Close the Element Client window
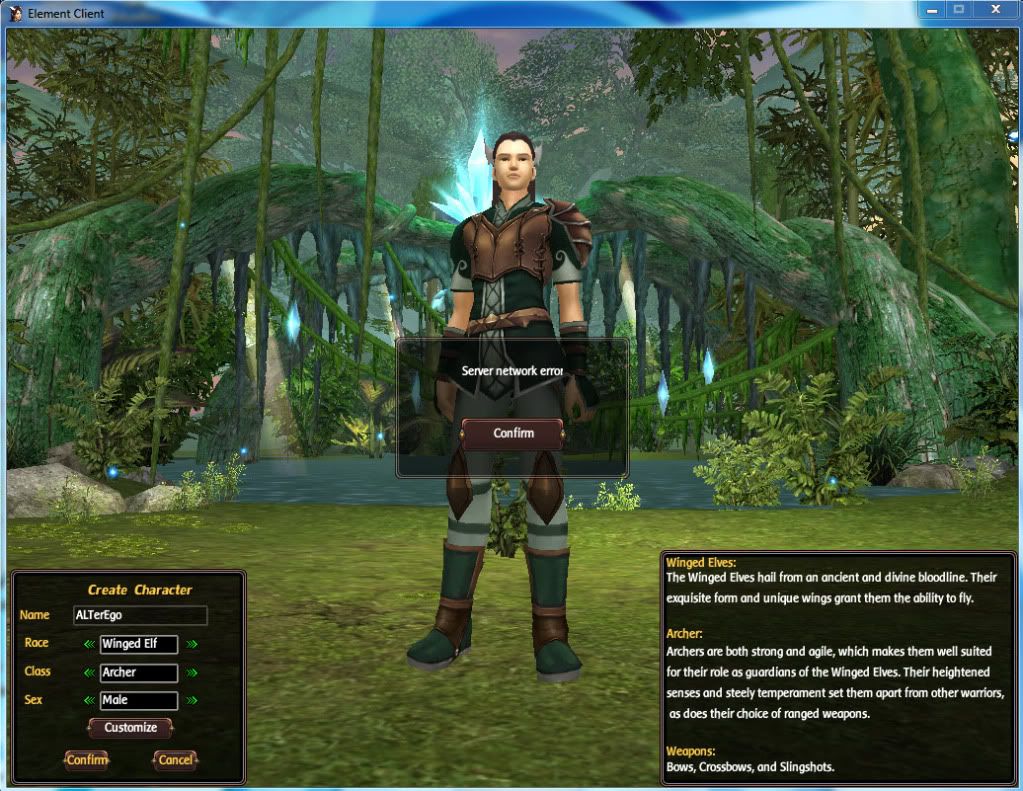The width and height of the screenshot is (1023, 791). pyautogui.click(x=995, y=10)
